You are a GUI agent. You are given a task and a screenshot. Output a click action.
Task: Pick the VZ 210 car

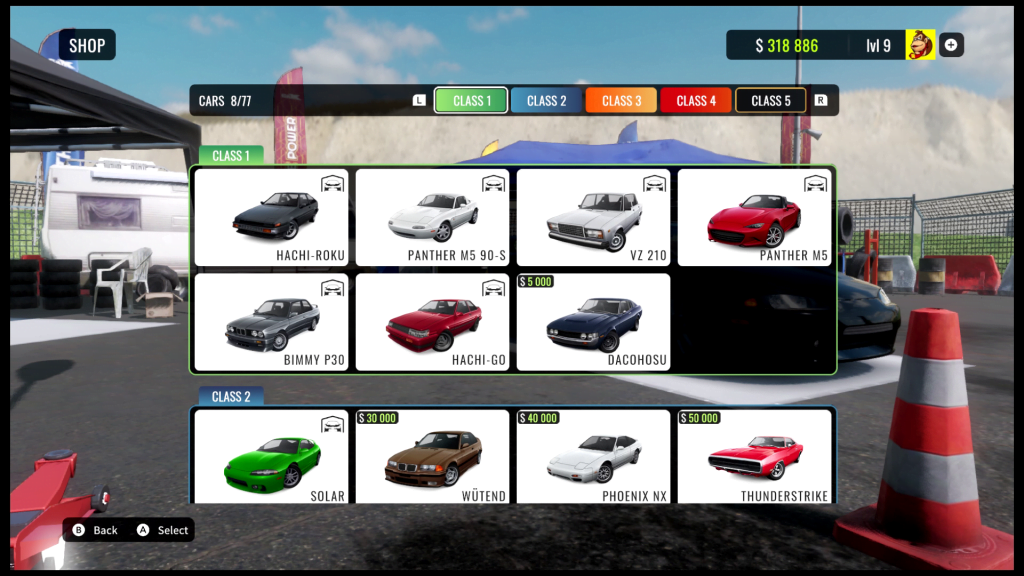coord(594,217)
